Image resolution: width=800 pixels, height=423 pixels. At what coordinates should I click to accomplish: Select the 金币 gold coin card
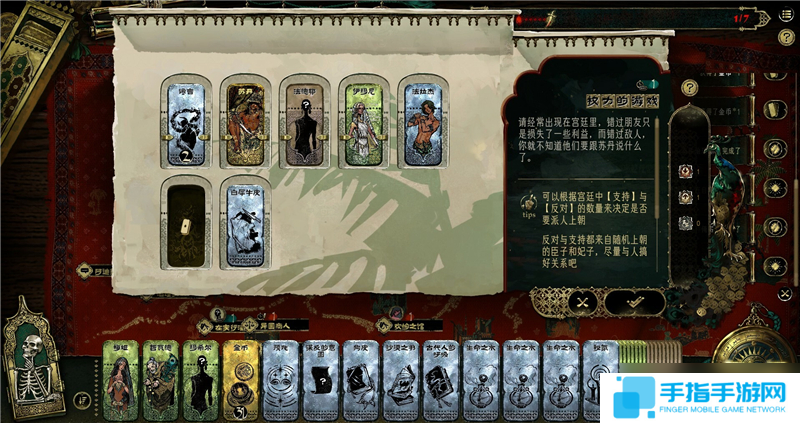[x=241, y=380]
